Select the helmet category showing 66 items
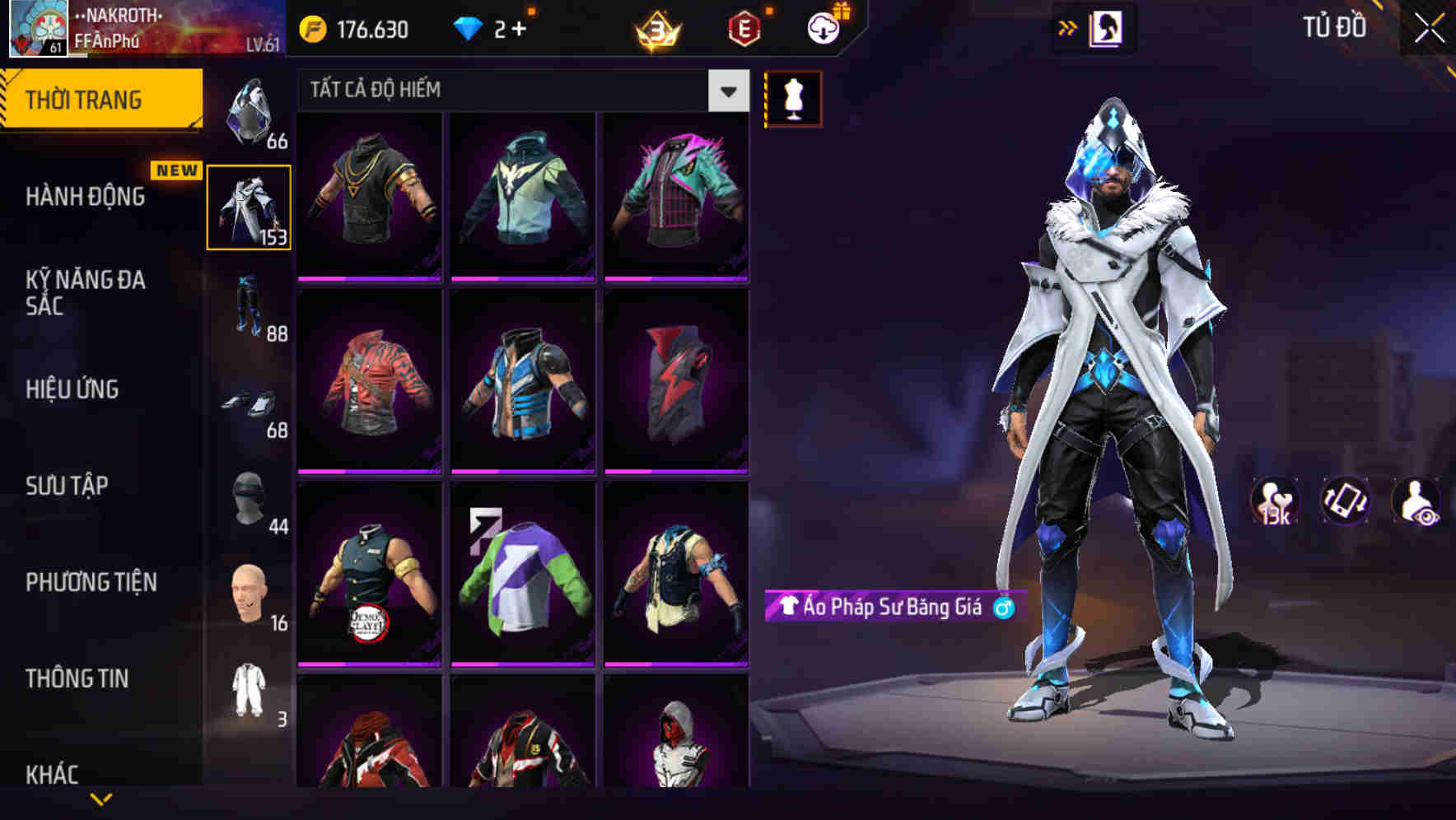Screen dimensions: 1456x820 pyautogui.click(x=250, y=111)
